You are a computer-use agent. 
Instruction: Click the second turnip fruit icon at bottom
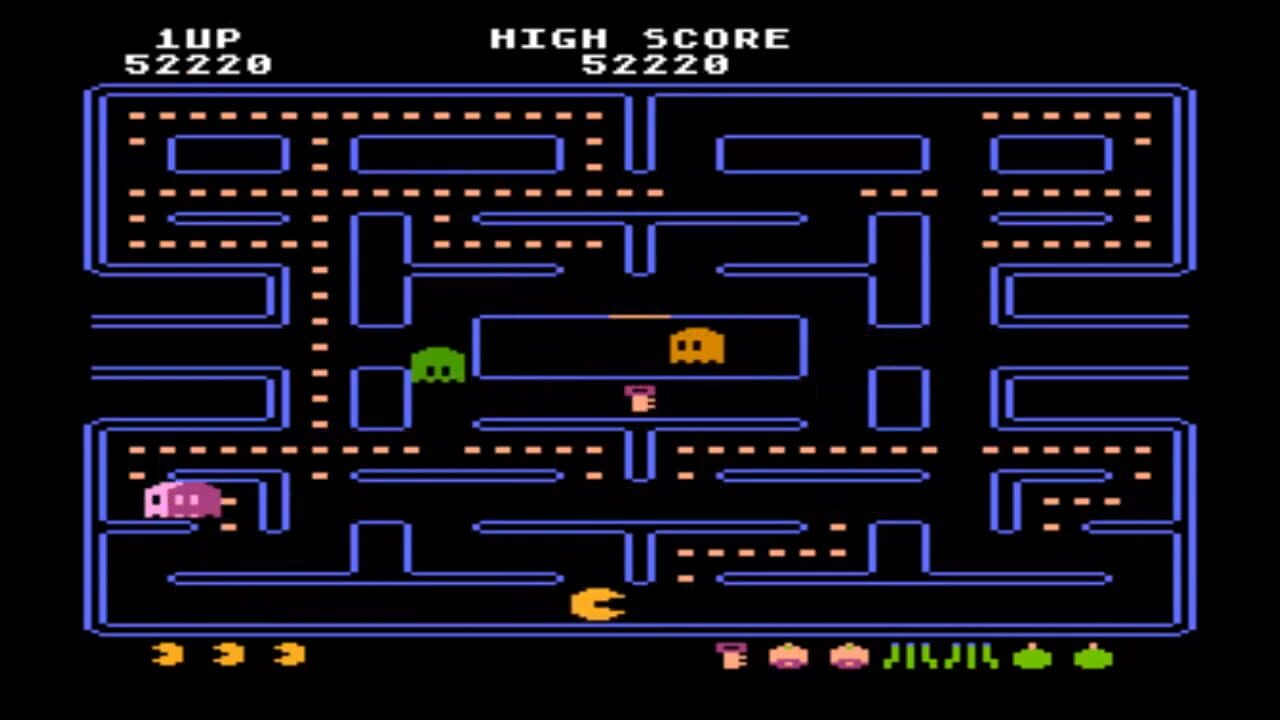click(849, 657)
